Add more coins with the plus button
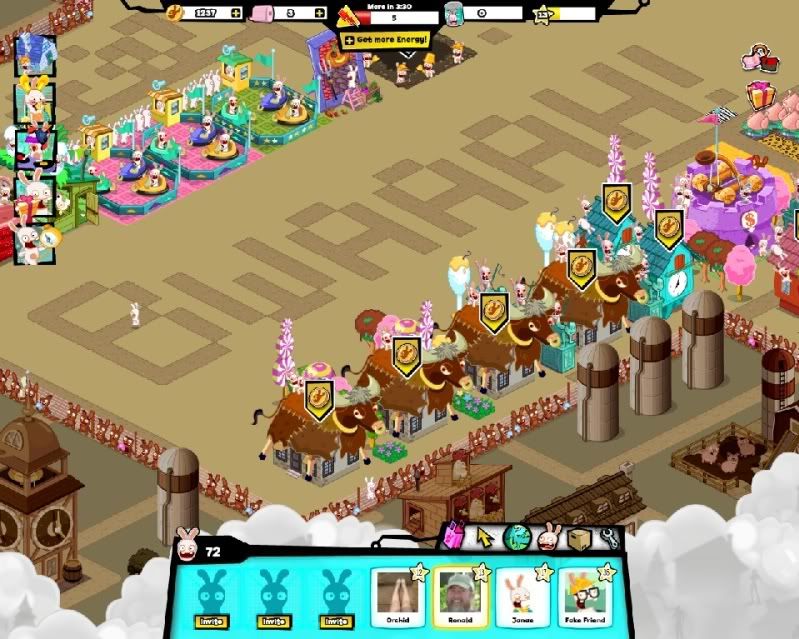The height and width of the screenshot is (639, 799). click(235, 13)
